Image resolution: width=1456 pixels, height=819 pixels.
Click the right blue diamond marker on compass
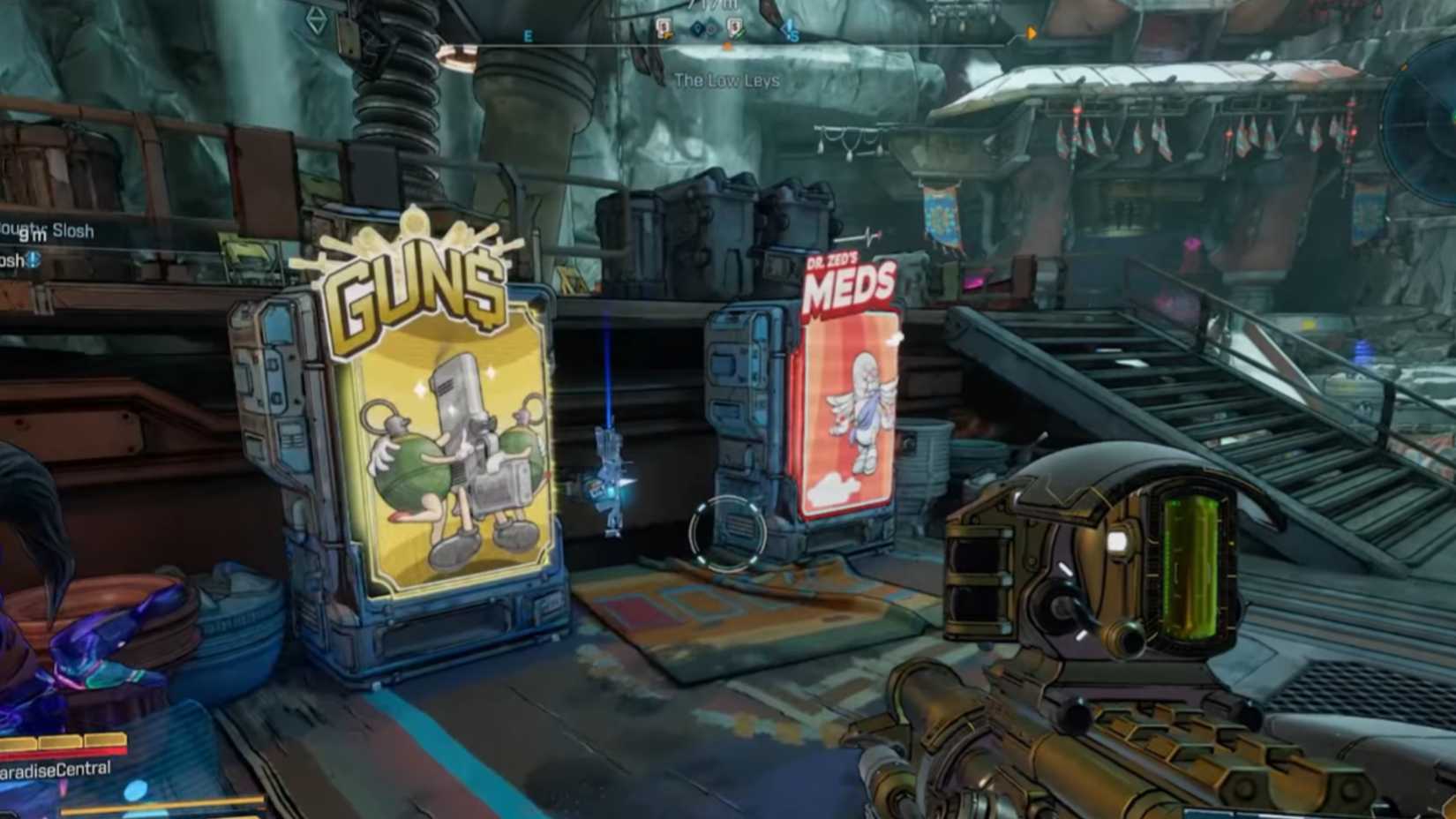pos(711,29)
